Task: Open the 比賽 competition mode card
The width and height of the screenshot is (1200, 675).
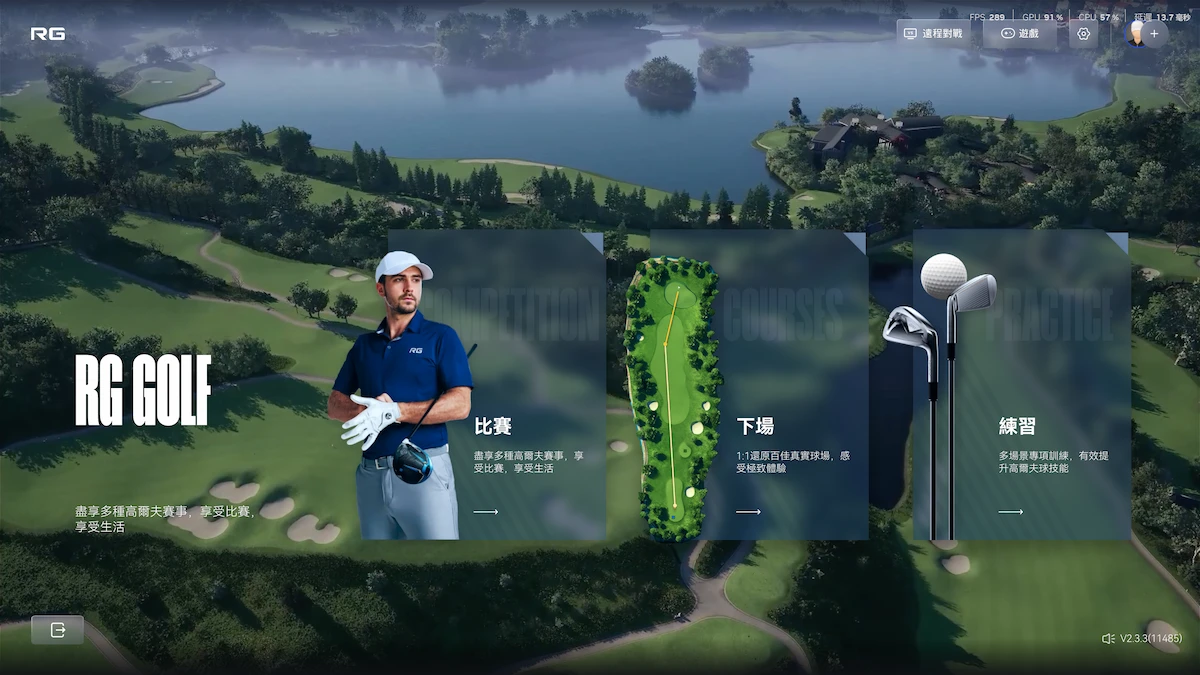Action: tap(497, 386)
